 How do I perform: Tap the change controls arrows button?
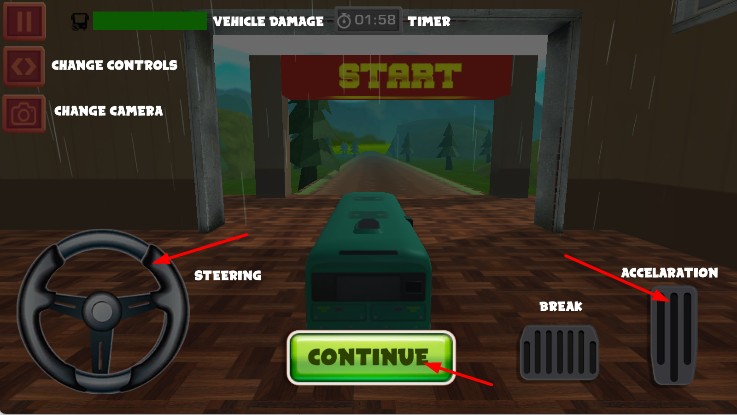click(x=24, y=66)
